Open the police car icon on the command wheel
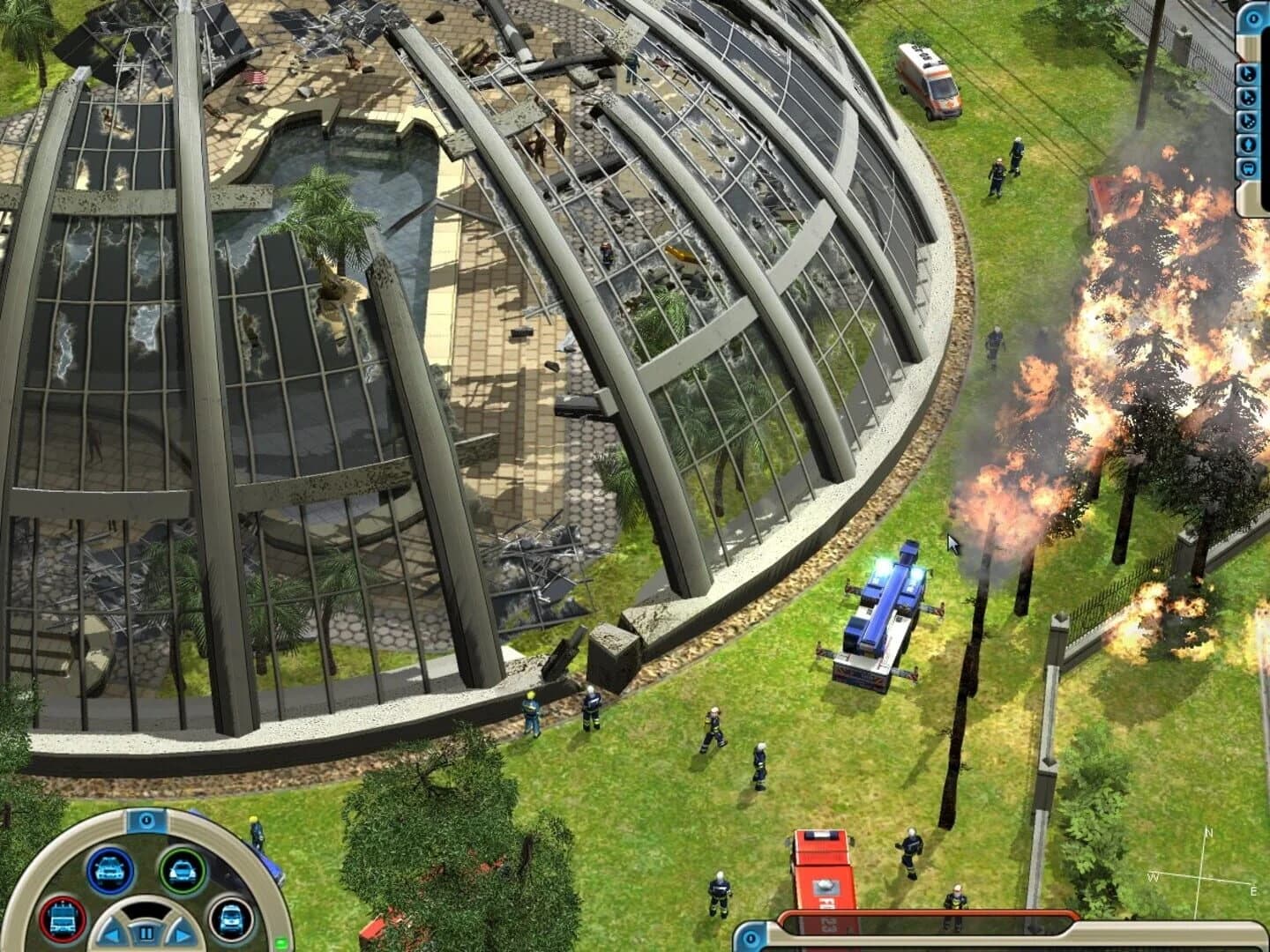Screen dimensions: 1270x952 111,871
